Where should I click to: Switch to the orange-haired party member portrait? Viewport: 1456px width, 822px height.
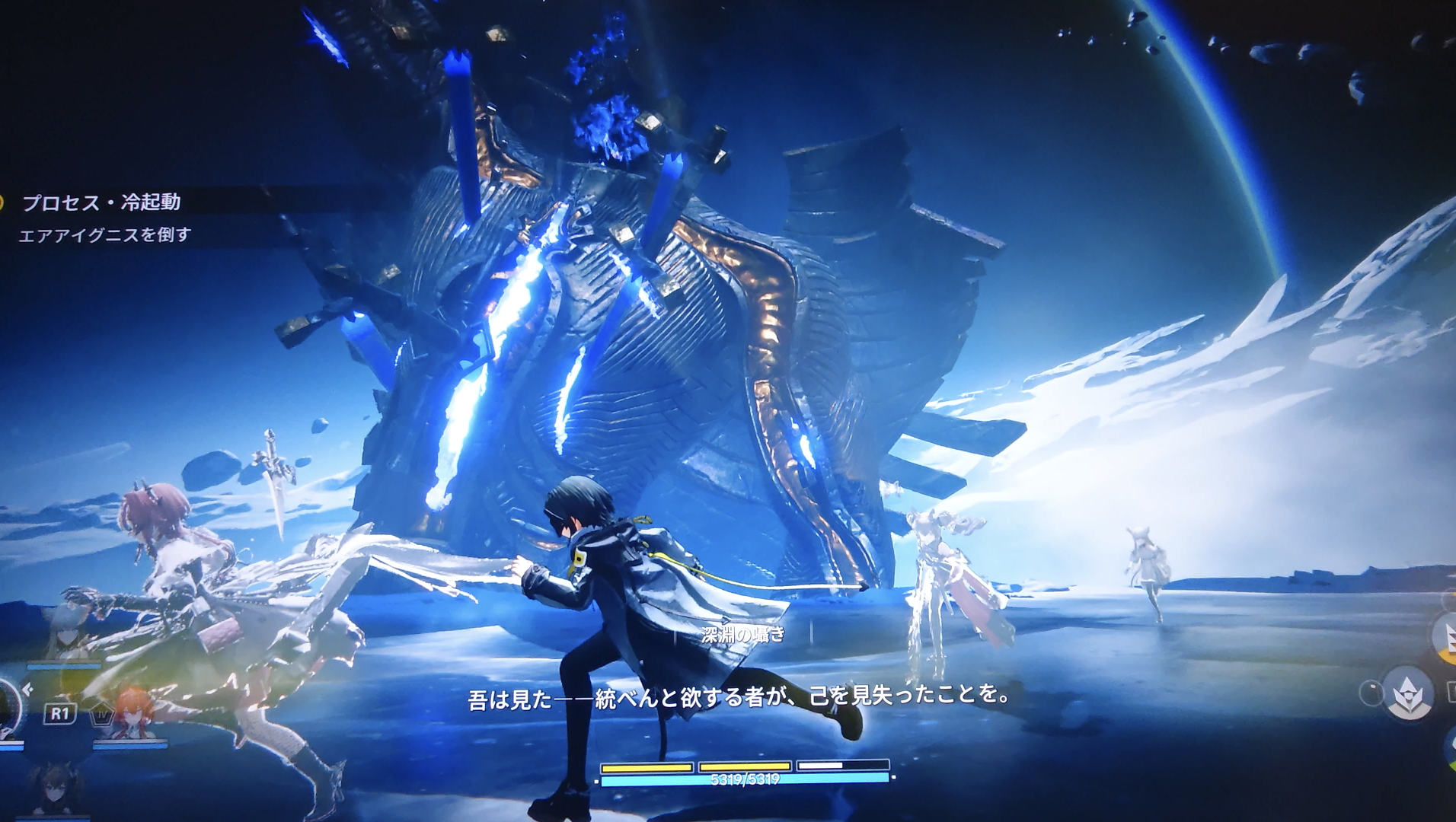tap(132, 716)
